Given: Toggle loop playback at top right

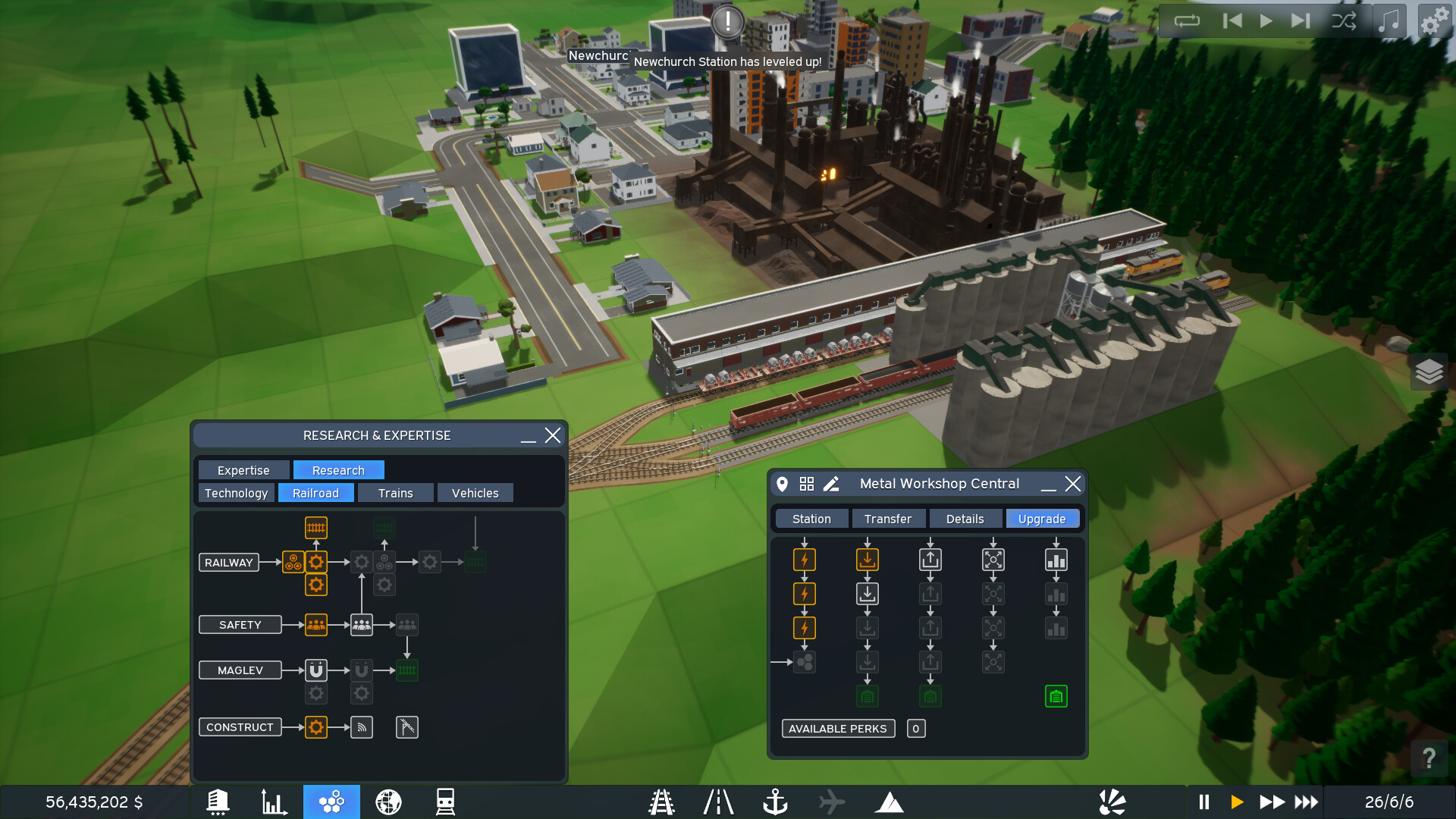Looking at the screenshot, I should [1188, 20].
